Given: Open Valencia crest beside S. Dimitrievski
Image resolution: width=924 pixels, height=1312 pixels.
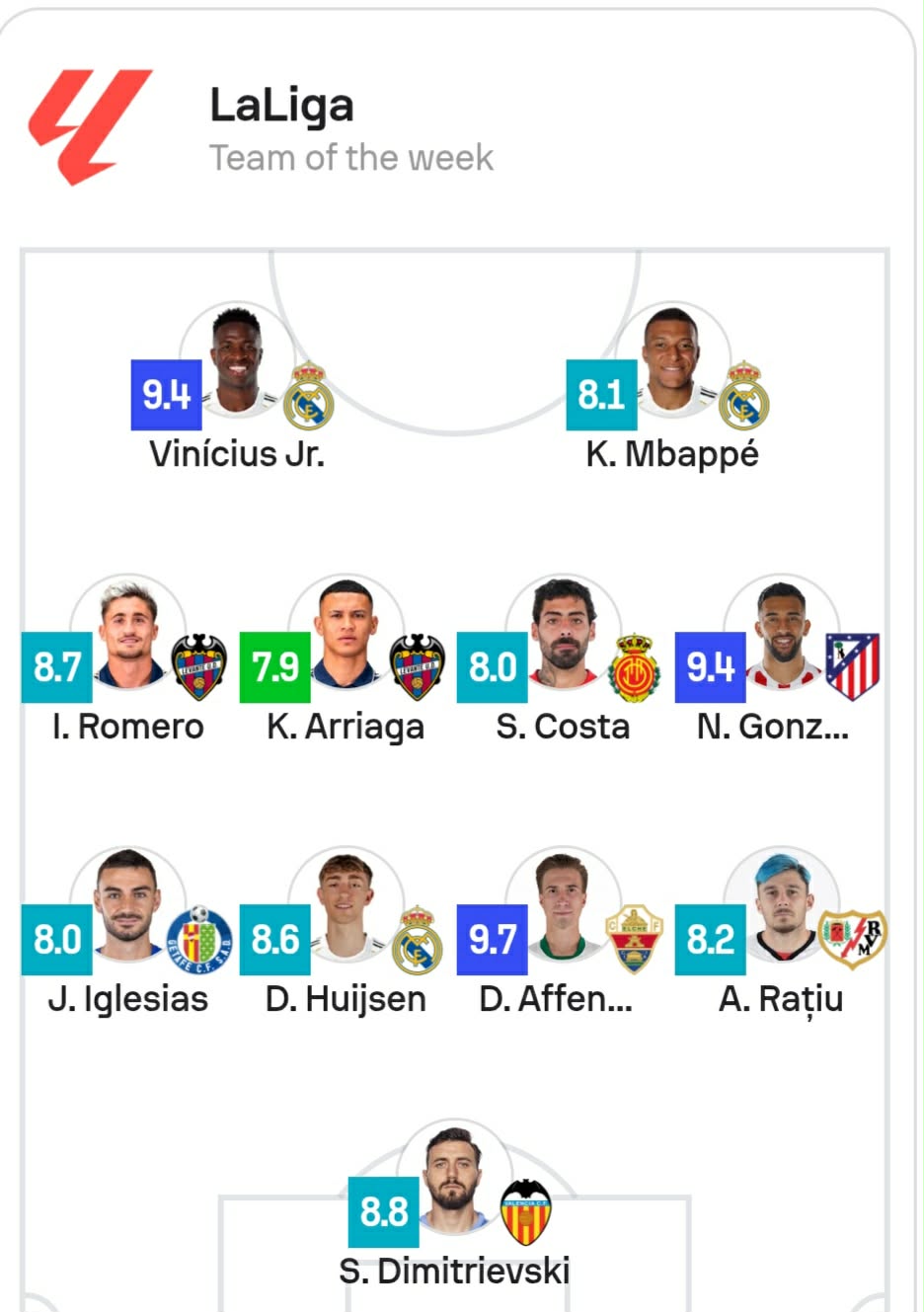Looking at the screenshot, I should pyautogui.click(x=525, y=1212).
